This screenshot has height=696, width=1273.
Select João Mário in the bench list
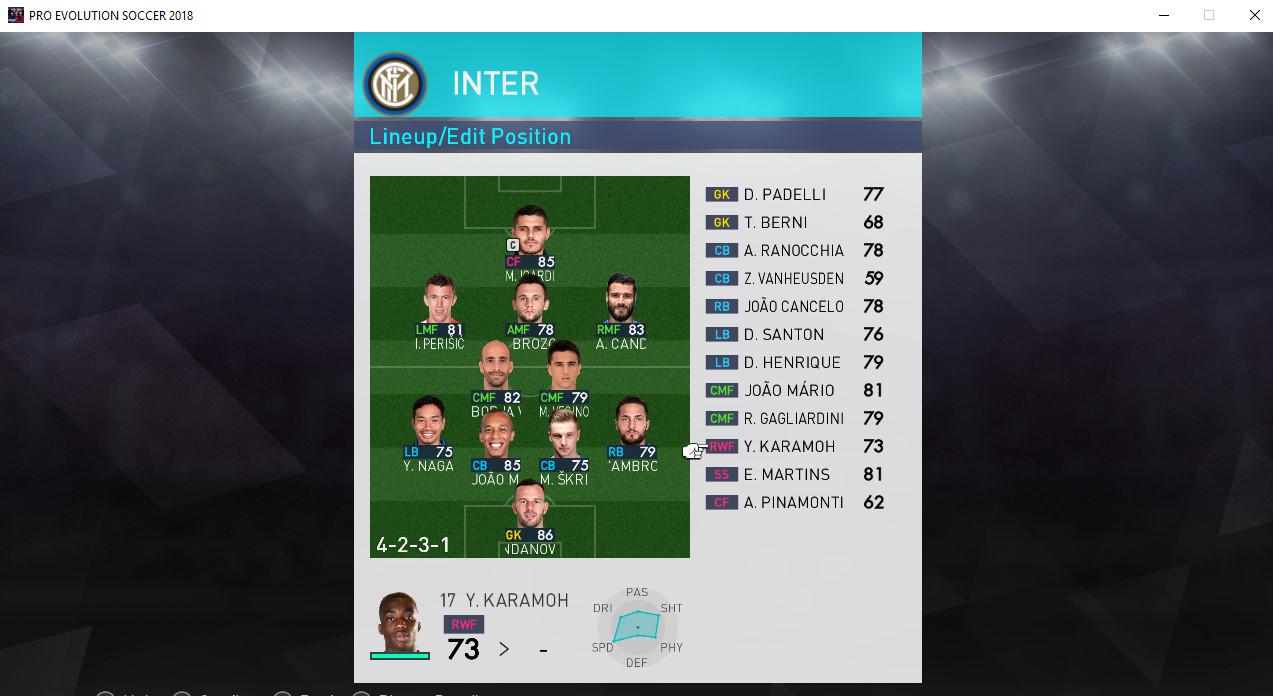[x=794, y=391]
